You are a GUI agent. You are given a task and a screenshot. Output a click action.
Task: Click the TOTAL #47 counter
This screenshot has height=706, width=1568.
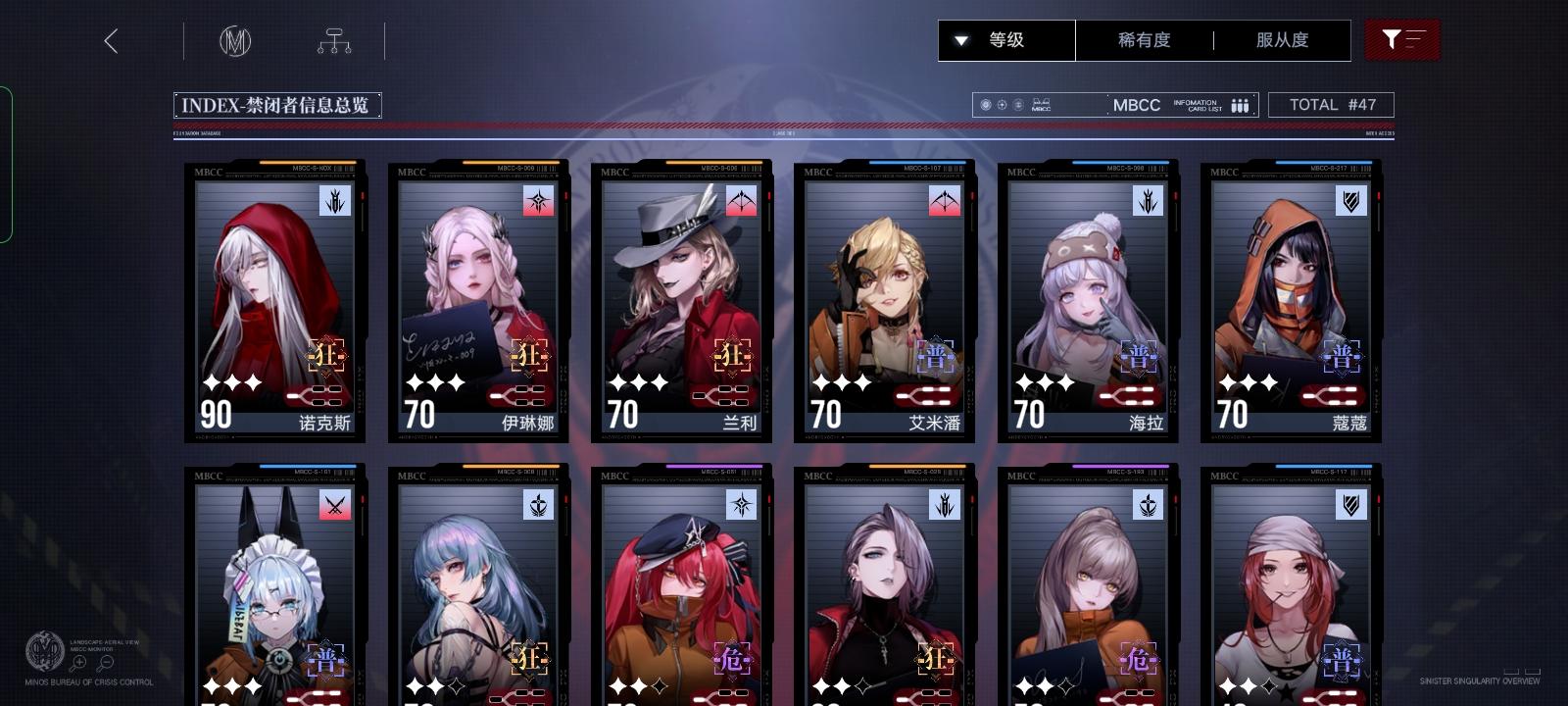pyautogui.click(x=1331, y=104)
